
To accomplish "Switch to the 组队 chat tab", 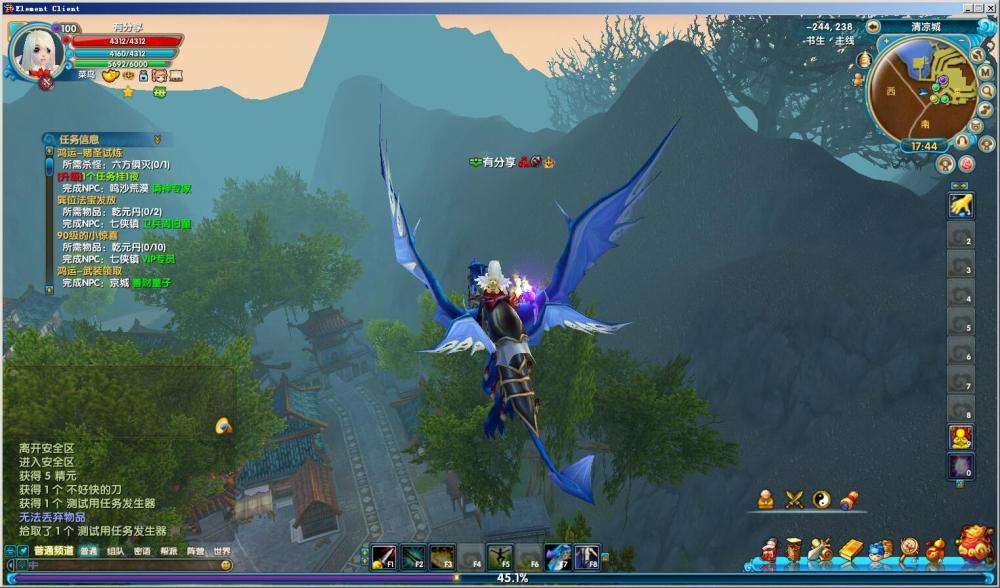I will (116, 551).
